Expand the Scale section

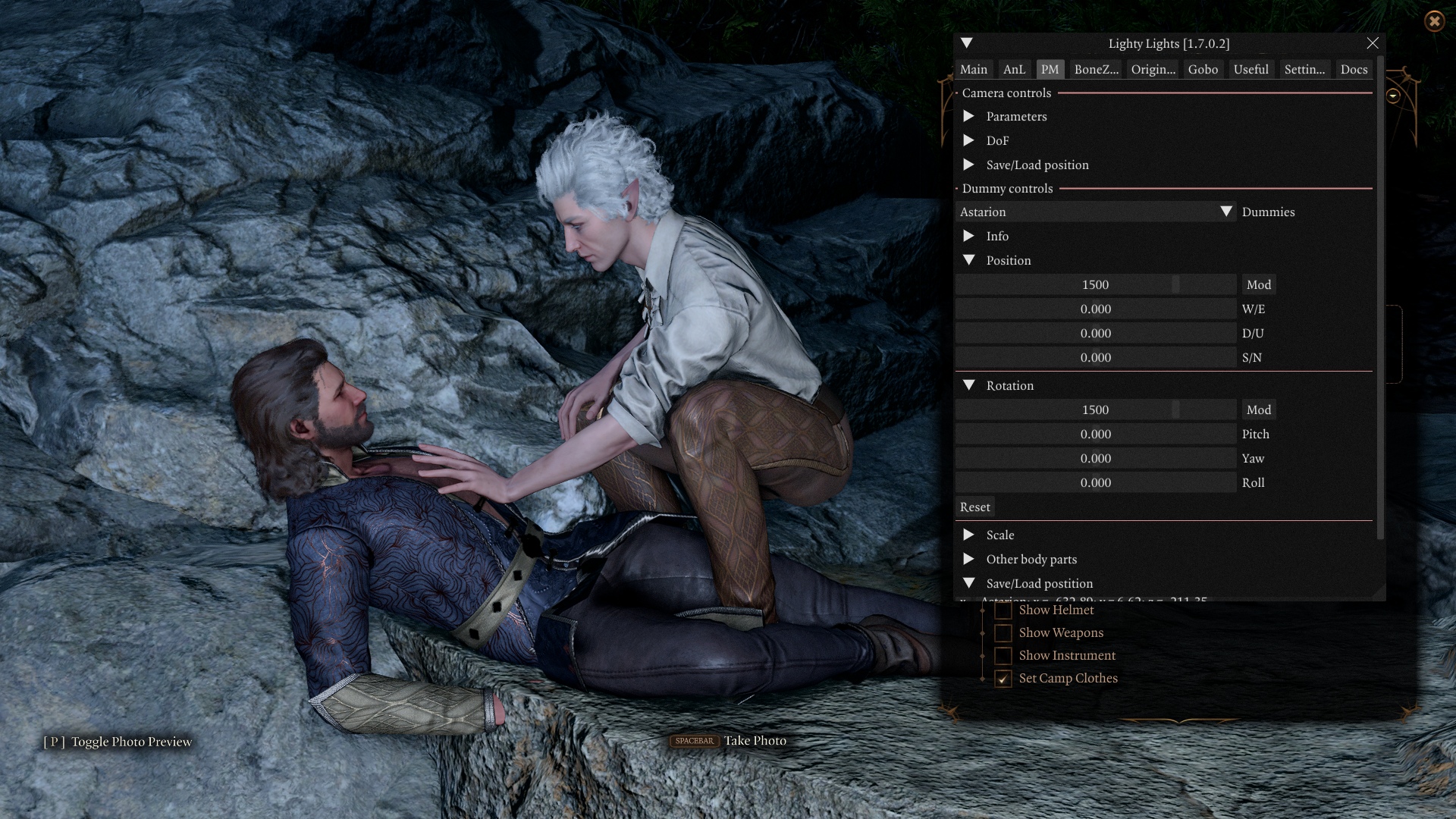(969, 535)
